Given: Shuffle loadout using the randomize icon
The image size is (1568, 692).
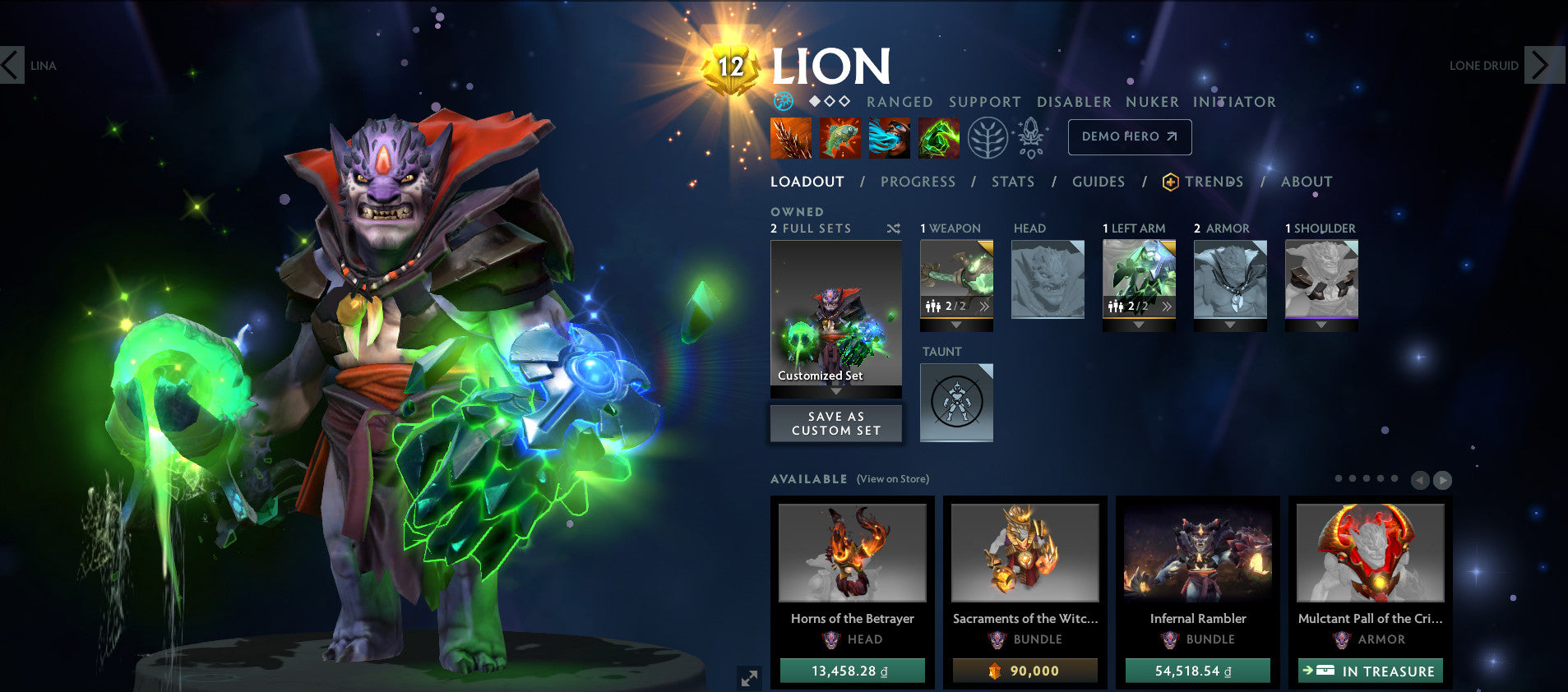Looking at the screenshot, I should [x=894, y=228].
